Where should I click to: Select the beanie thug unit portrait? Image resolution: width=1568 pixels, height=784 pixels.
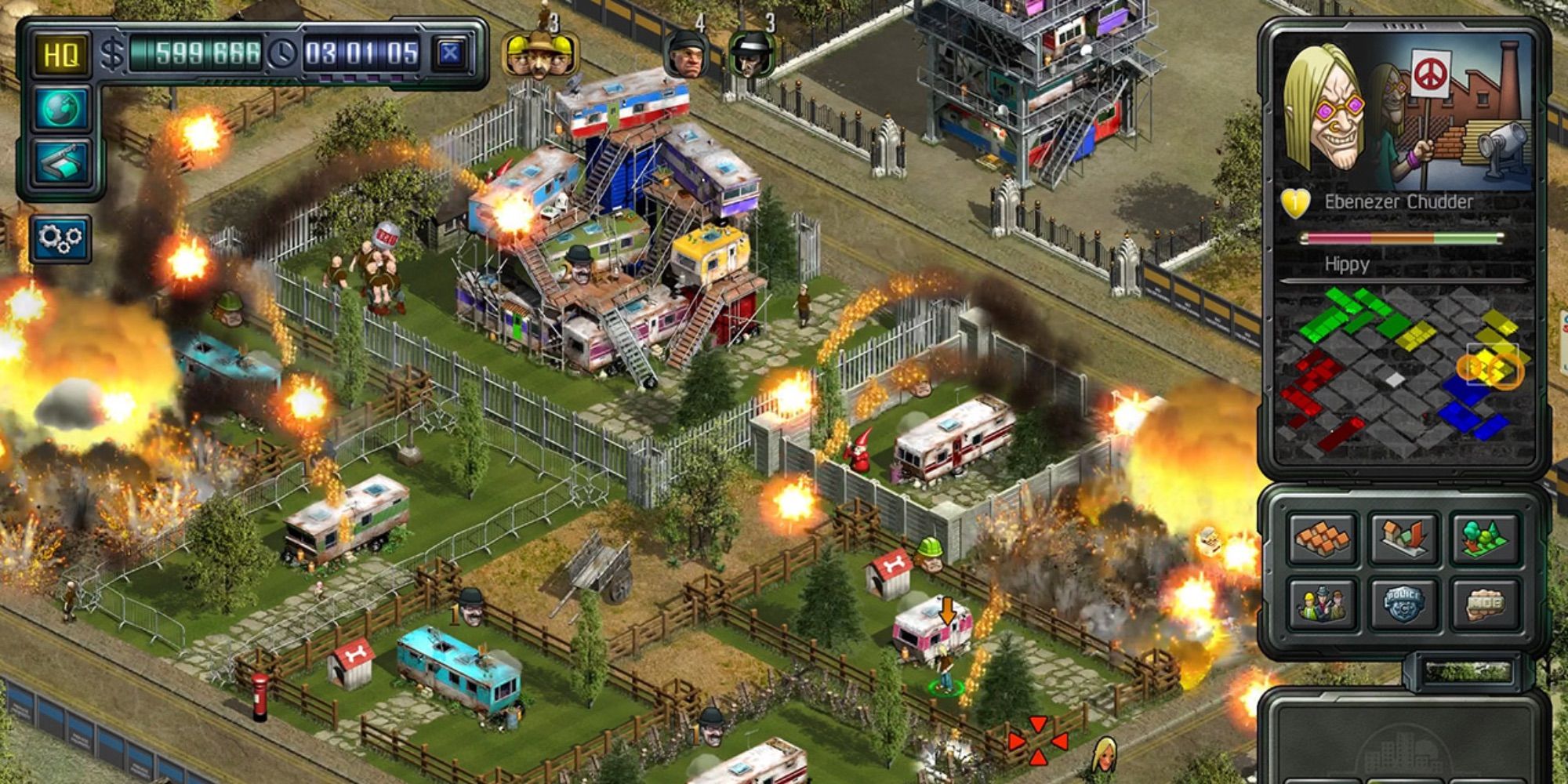click(x=688, y=55)
